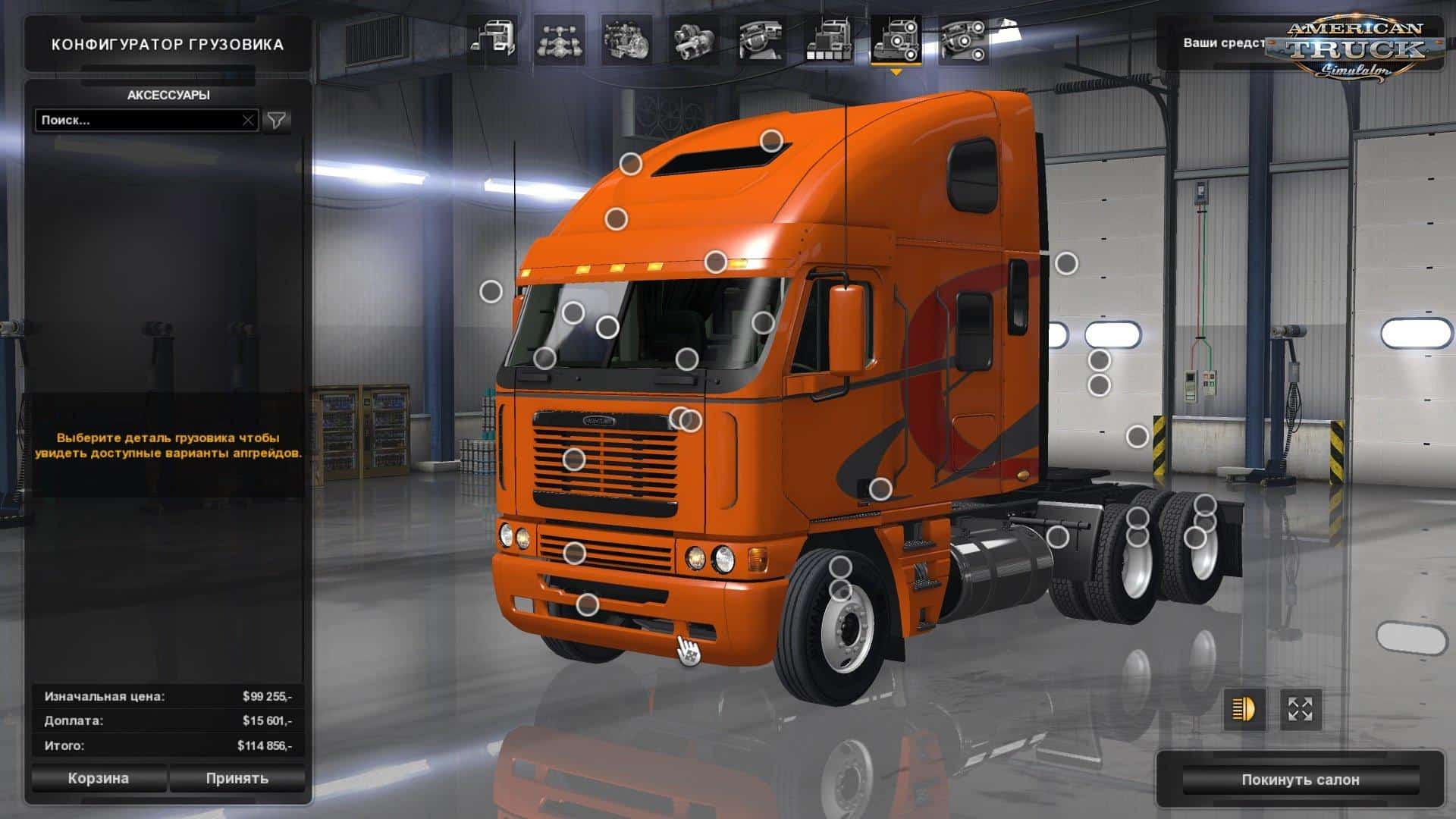
Task: Open the cabin and chassis category tab
Action: 492,40
